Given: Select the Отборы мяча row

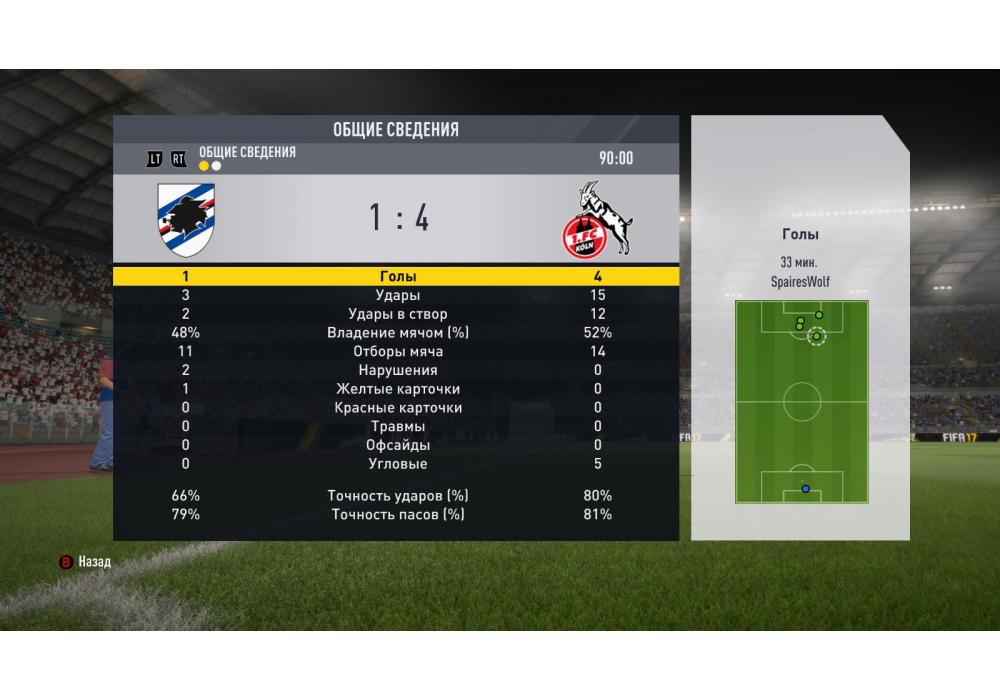Looking at the screenshot, I should coord(398,352).
